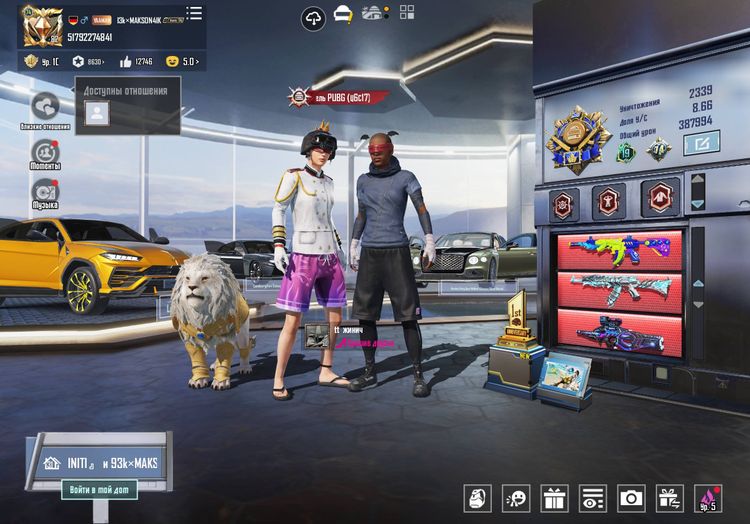Click the laughing emoji emote button
This screenshot has height=524, width=750.
click(516, 498)
